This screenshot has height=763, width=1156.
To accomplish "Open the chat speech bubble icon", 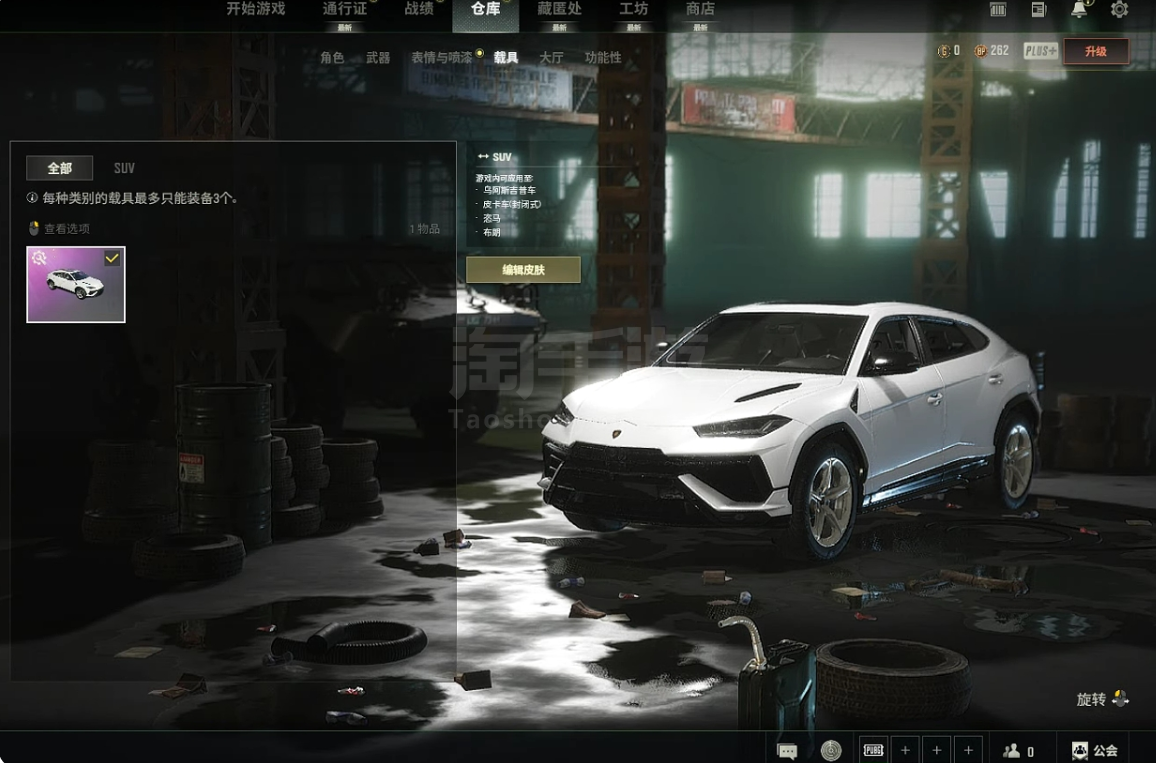I will point(787,750).
